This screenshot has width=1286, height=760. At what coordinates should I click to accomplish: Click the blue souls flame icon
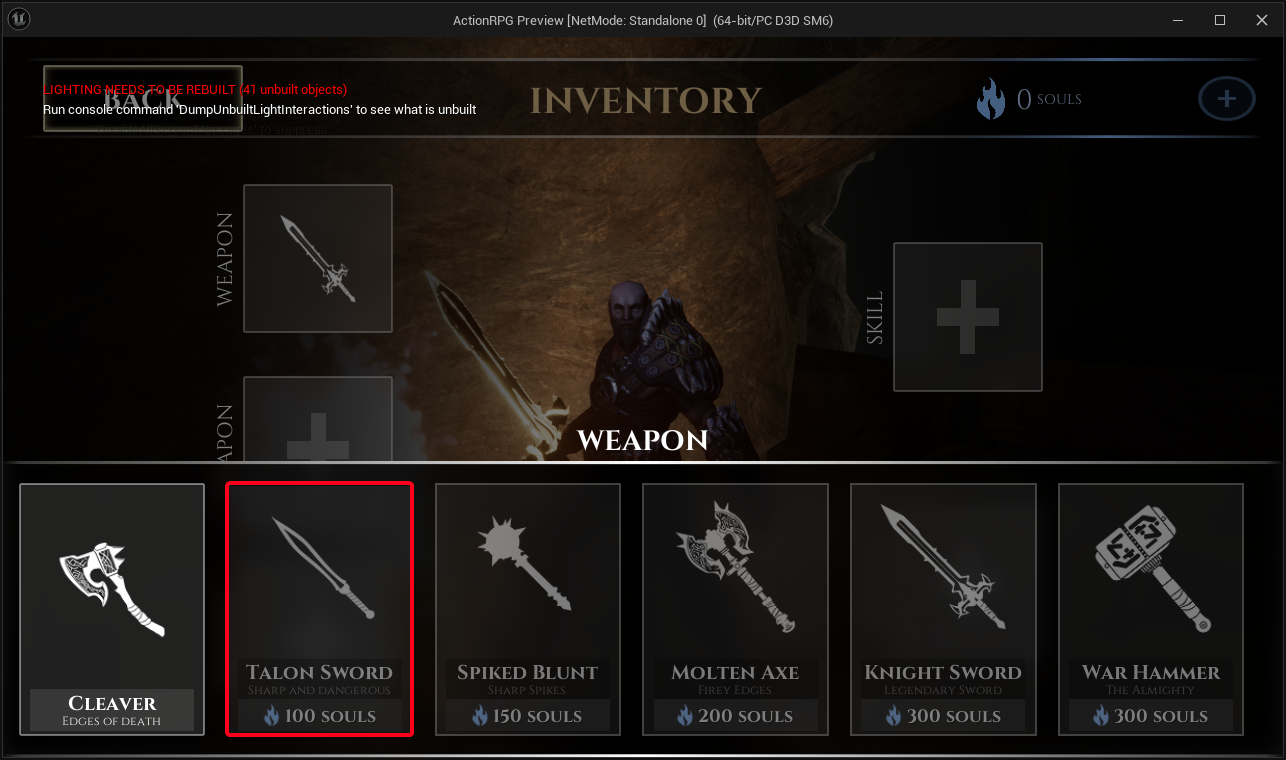[991, 98]
